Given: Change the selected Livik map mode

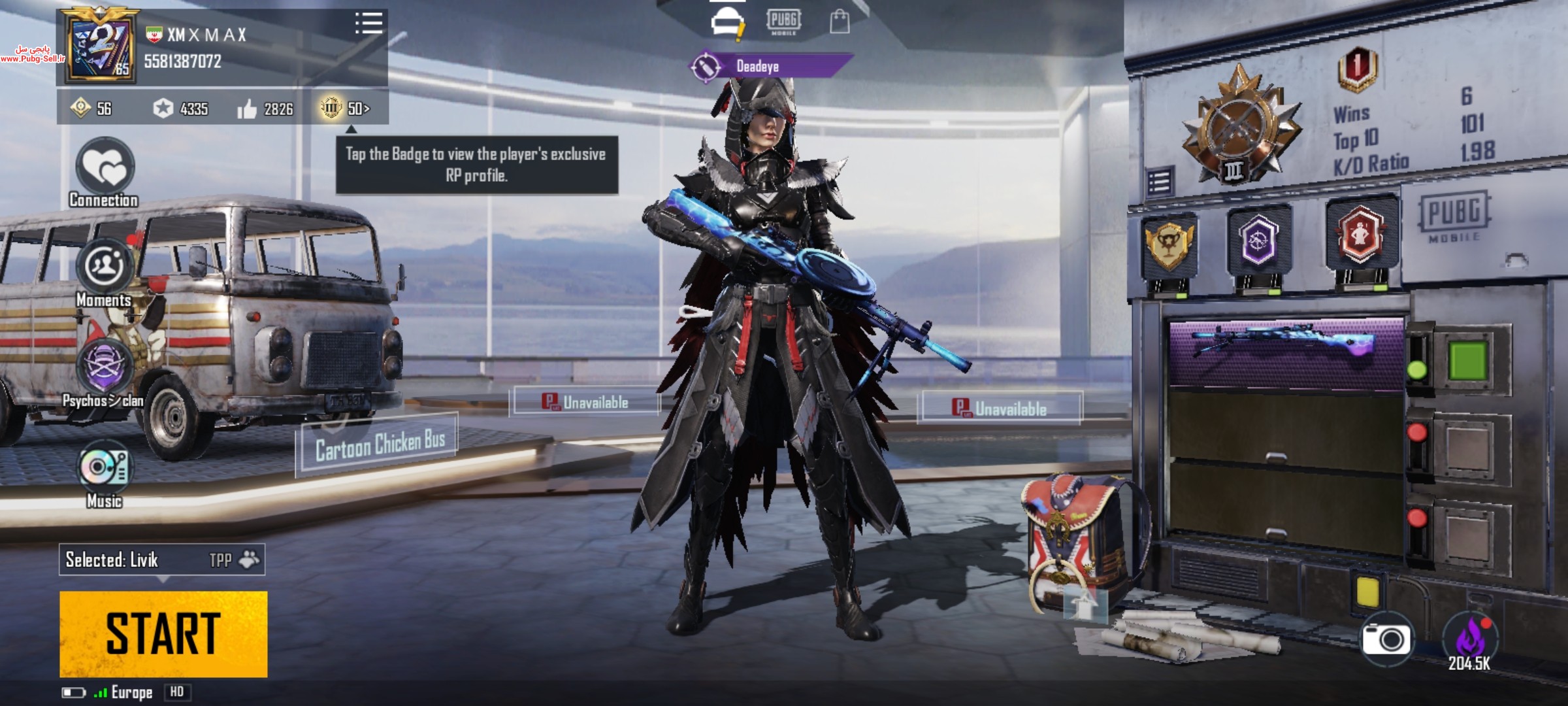Looking at the screenshot, I should pos(162,560).
